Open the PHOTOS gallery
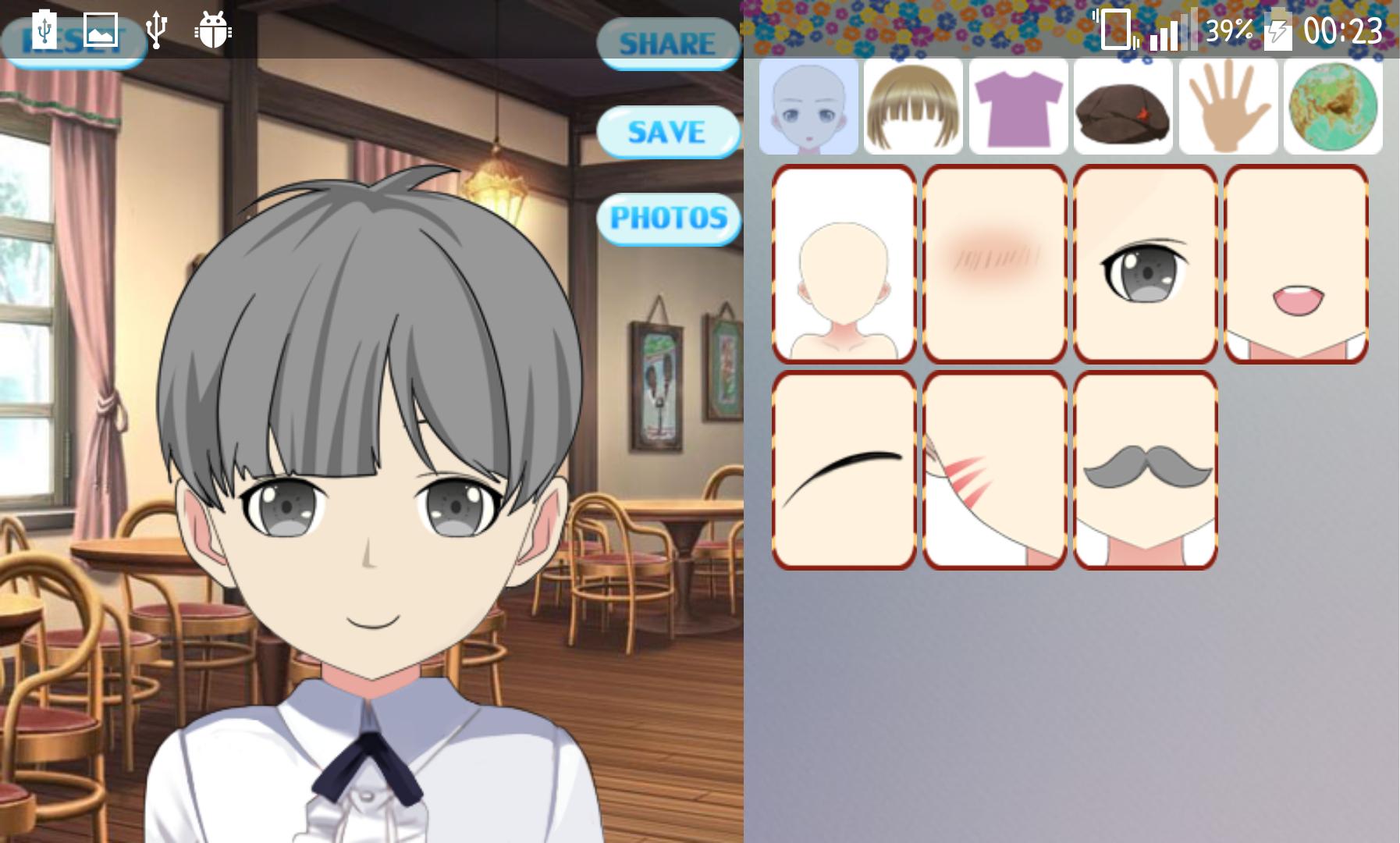Viewport: 1400px width, 843px height. click(670, 219)
